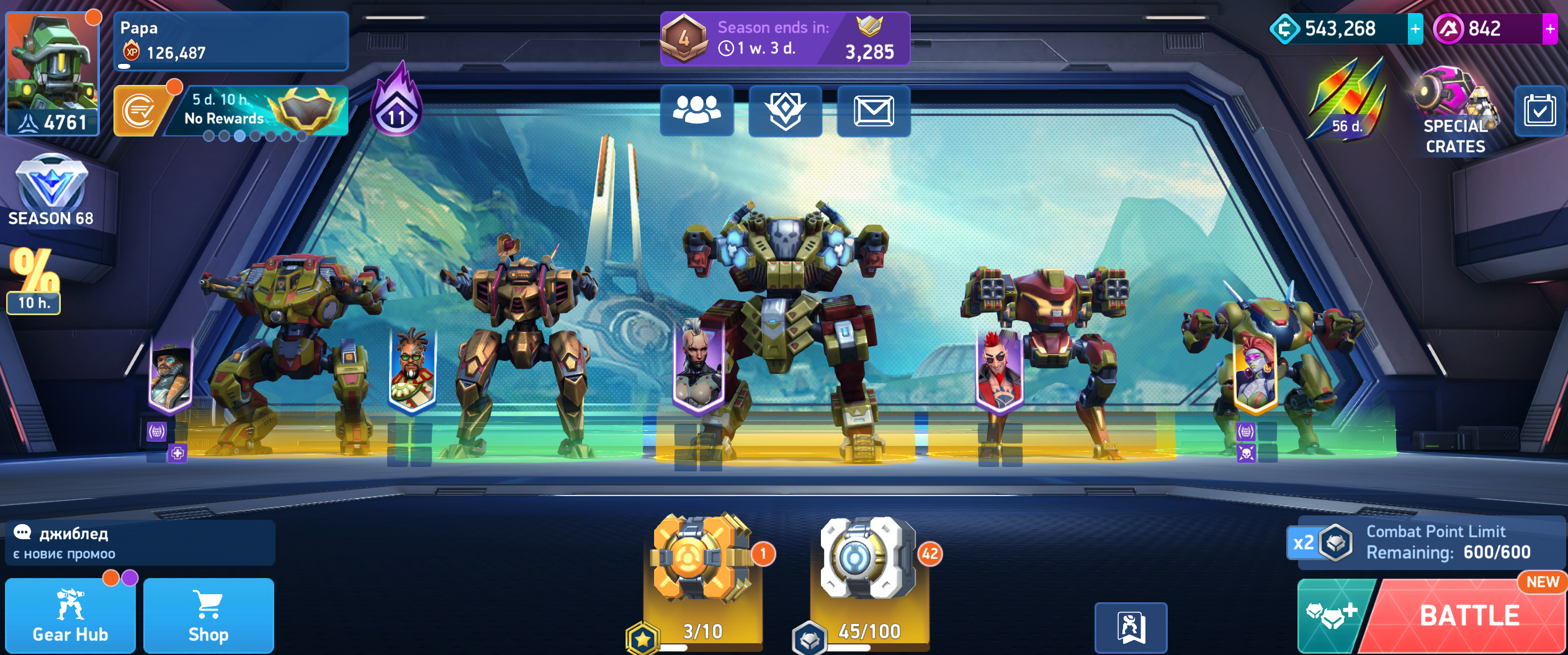Open the Gear Hub
1568x655 pixels.
point(70,616)
